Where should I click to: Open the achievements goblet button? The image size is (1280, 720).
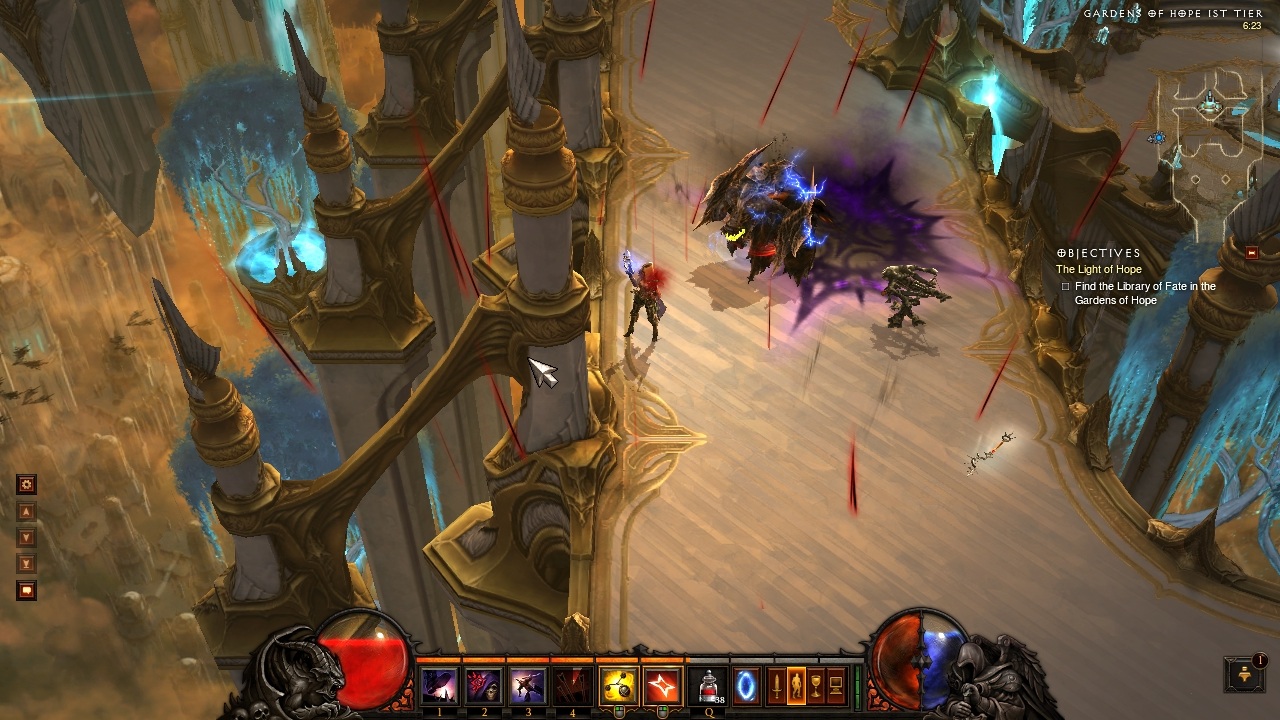point(816,686)
